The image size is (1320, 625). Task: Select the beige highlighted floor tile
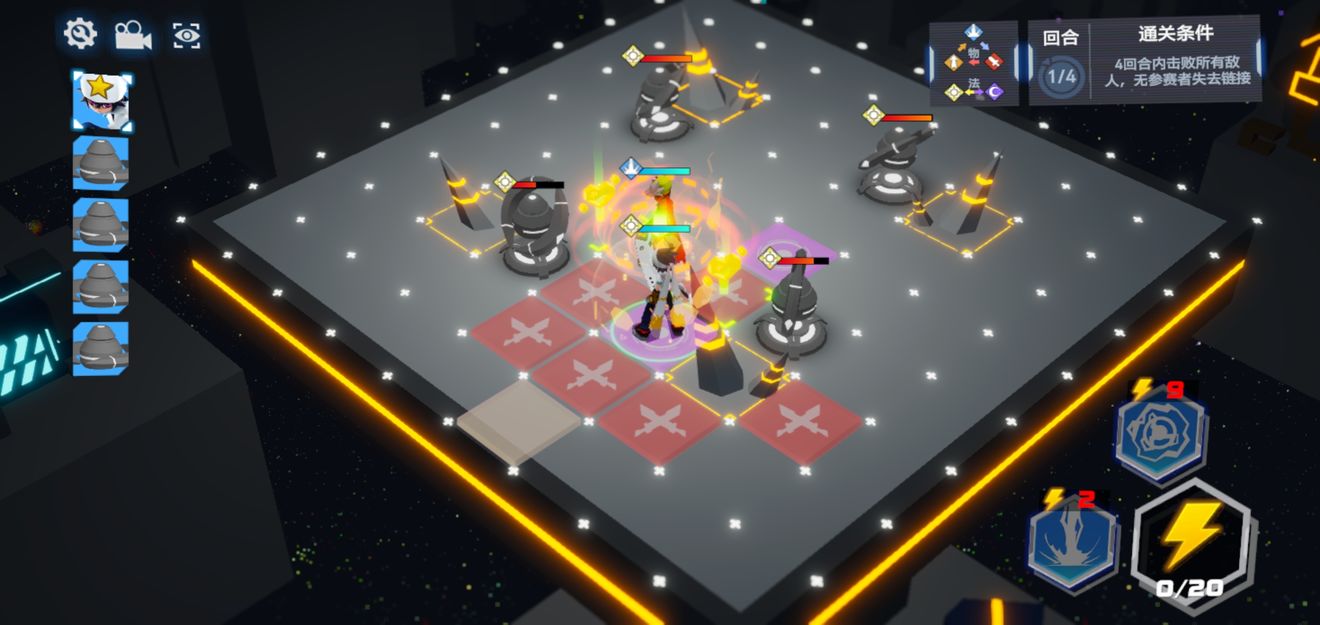(518, 418)
